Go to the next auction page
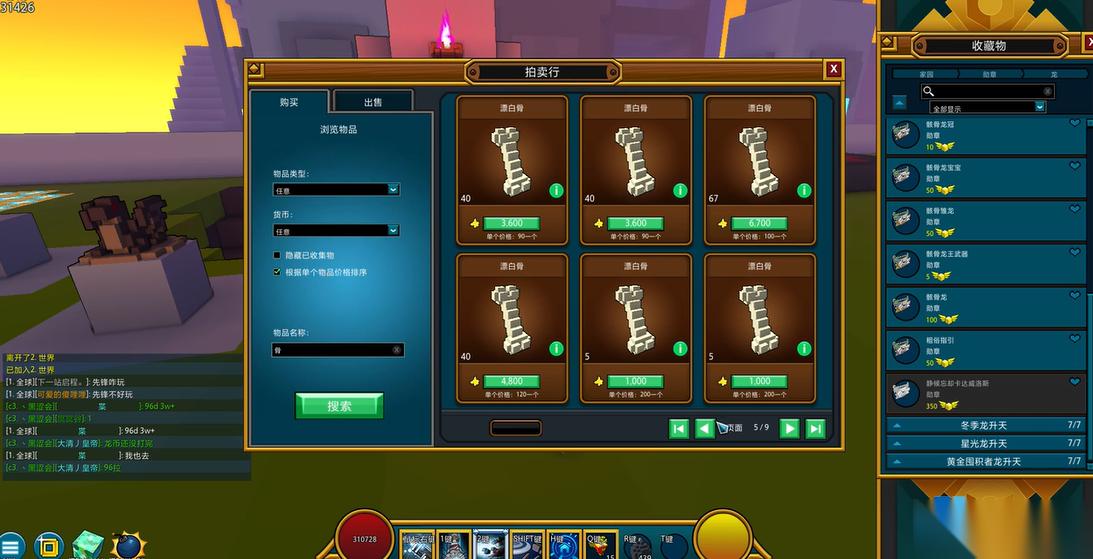1093x559 pixels. [789, 428]
